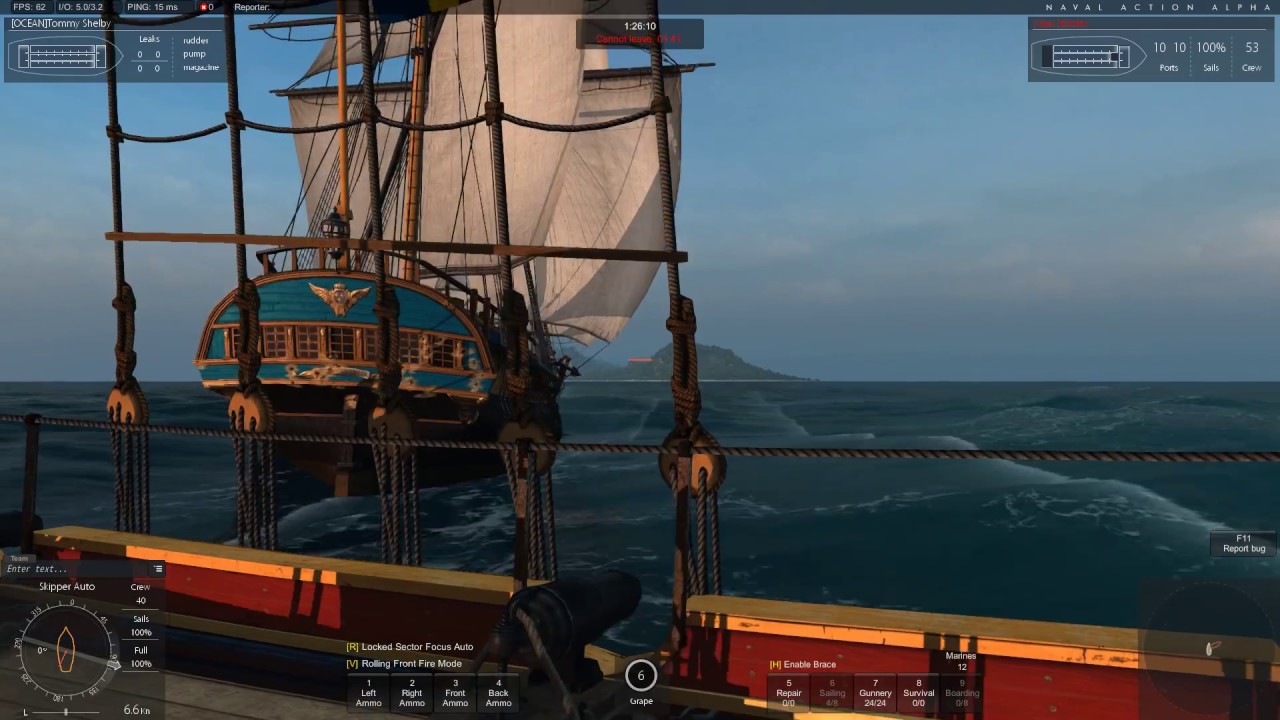Switch crew to Sailing focus

point(832,693)
